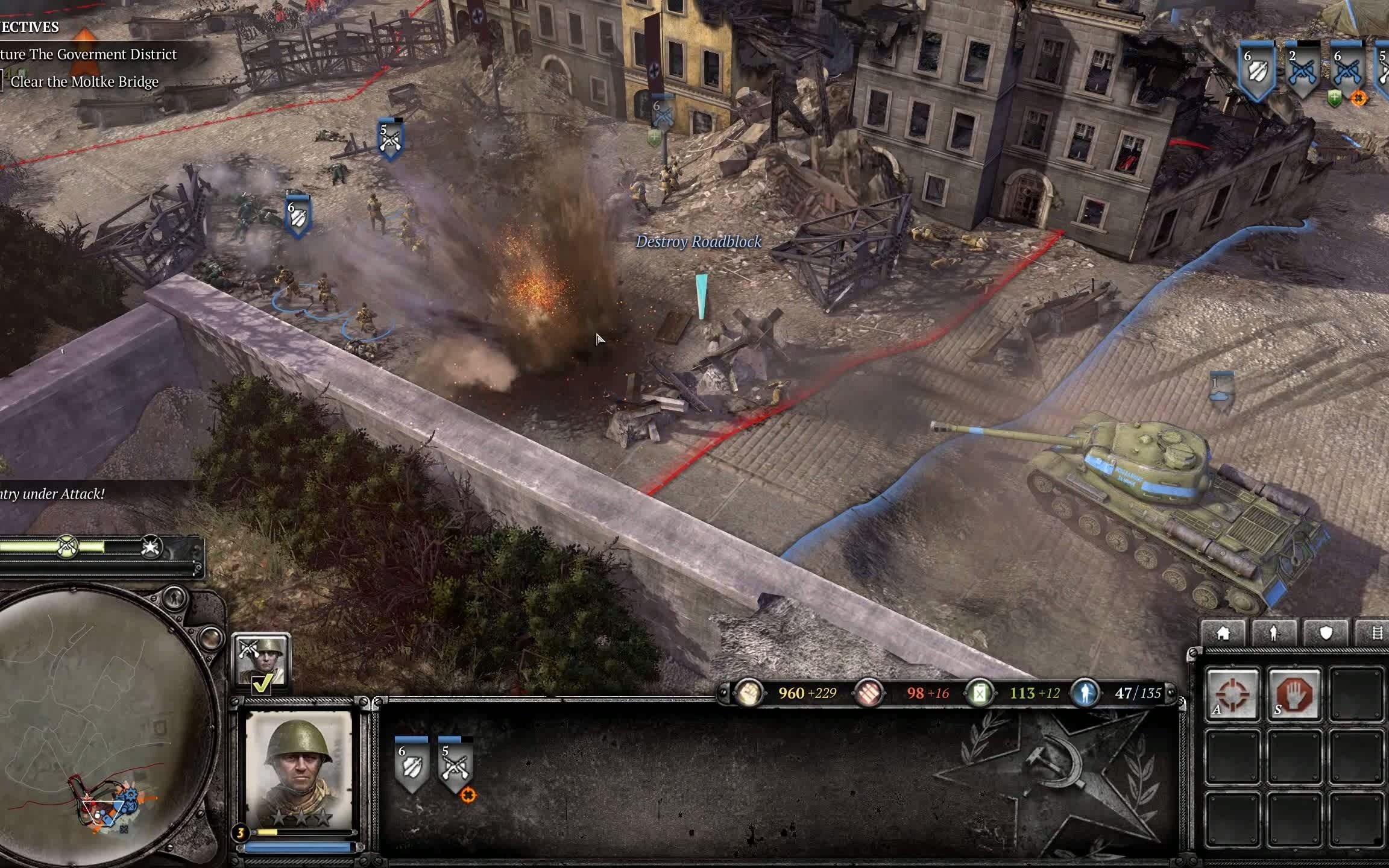1389x868 pixels.
Task: Click the red Stop hand command
Action: (1294, 693)
